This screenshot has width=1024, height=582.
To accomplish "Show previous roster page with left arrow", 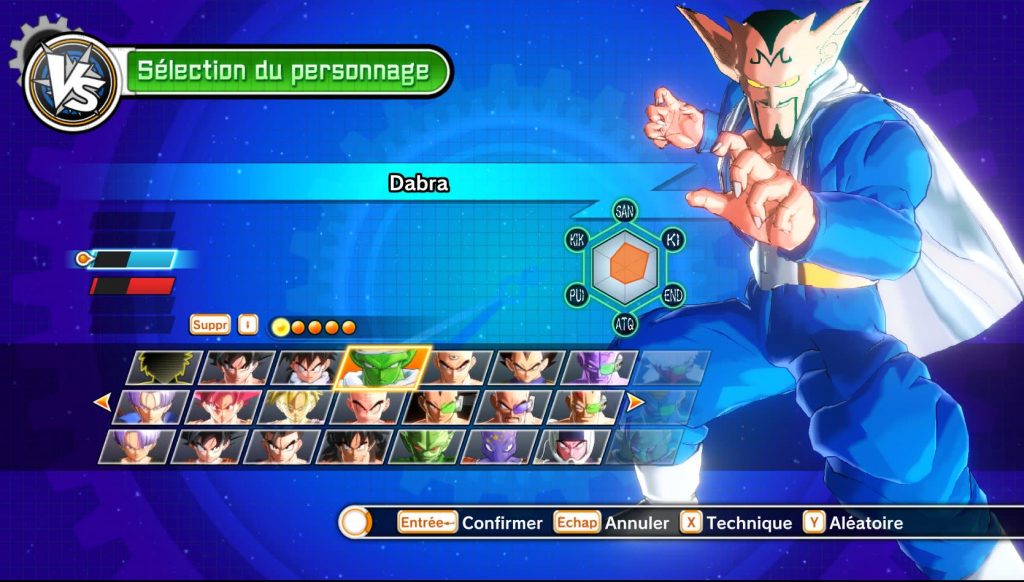I will (x=101, y=402).
